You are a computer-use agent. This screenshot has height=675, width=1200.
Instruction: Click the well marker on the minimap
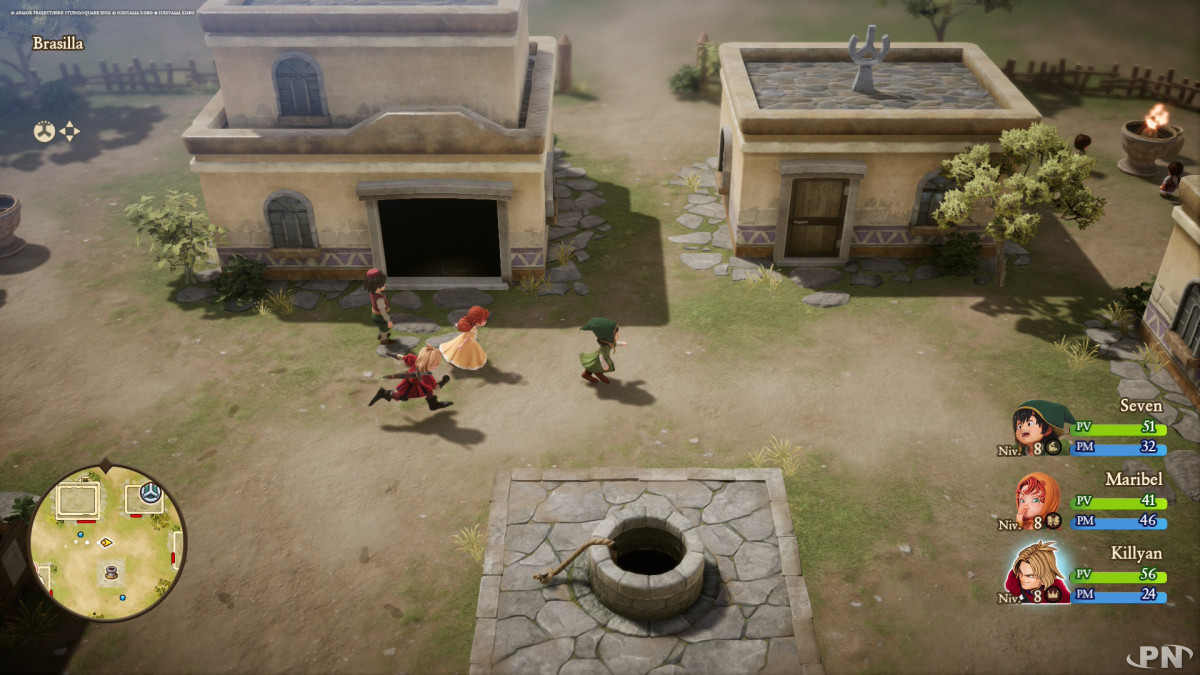coord(111,574)
